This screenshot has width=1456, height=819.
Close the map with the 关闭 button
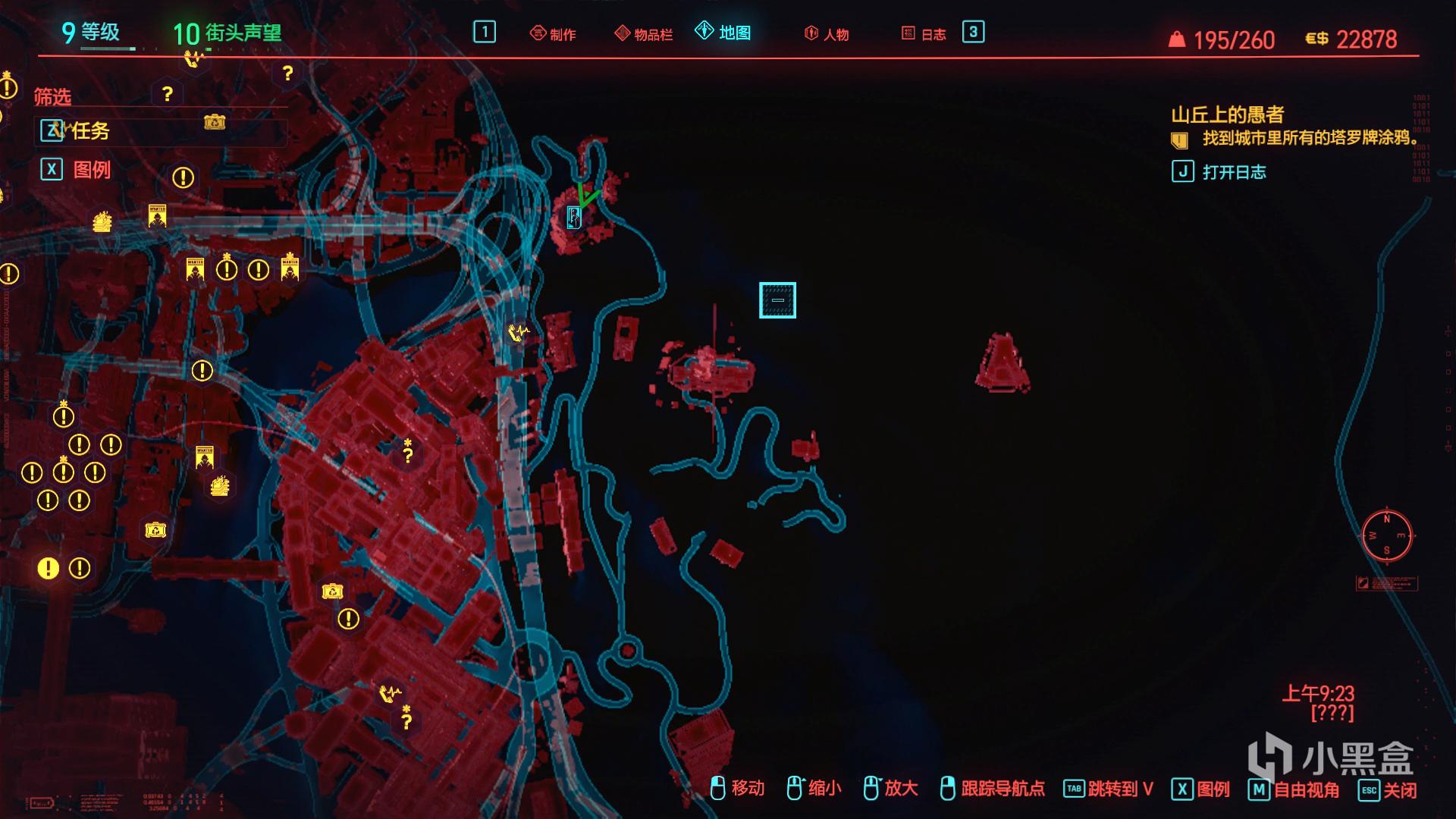(x=1388, y=789)
